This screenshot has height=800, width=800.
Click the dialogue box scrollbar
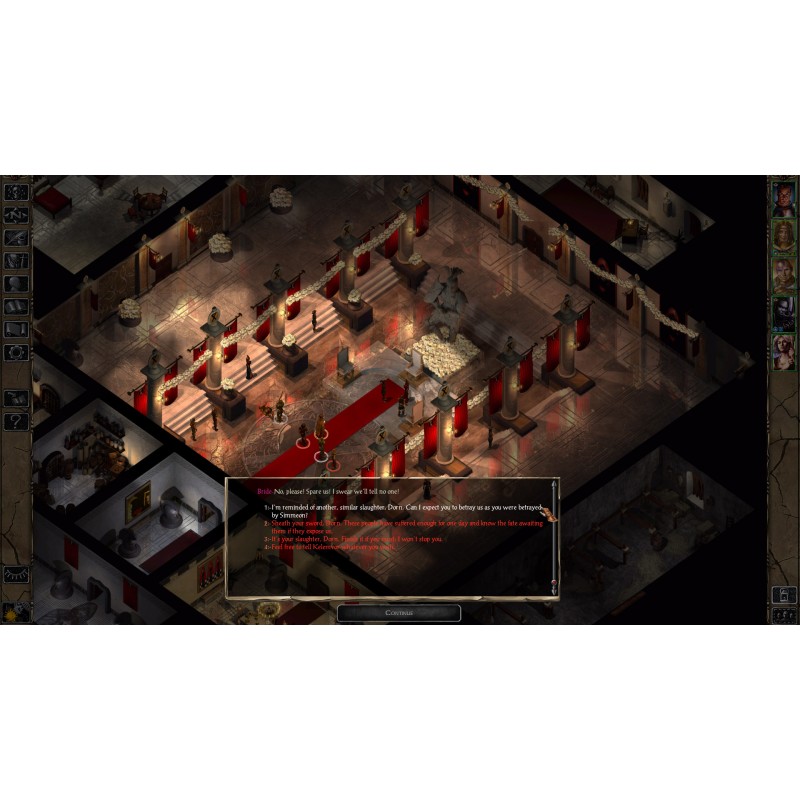(x=553, y=540)
